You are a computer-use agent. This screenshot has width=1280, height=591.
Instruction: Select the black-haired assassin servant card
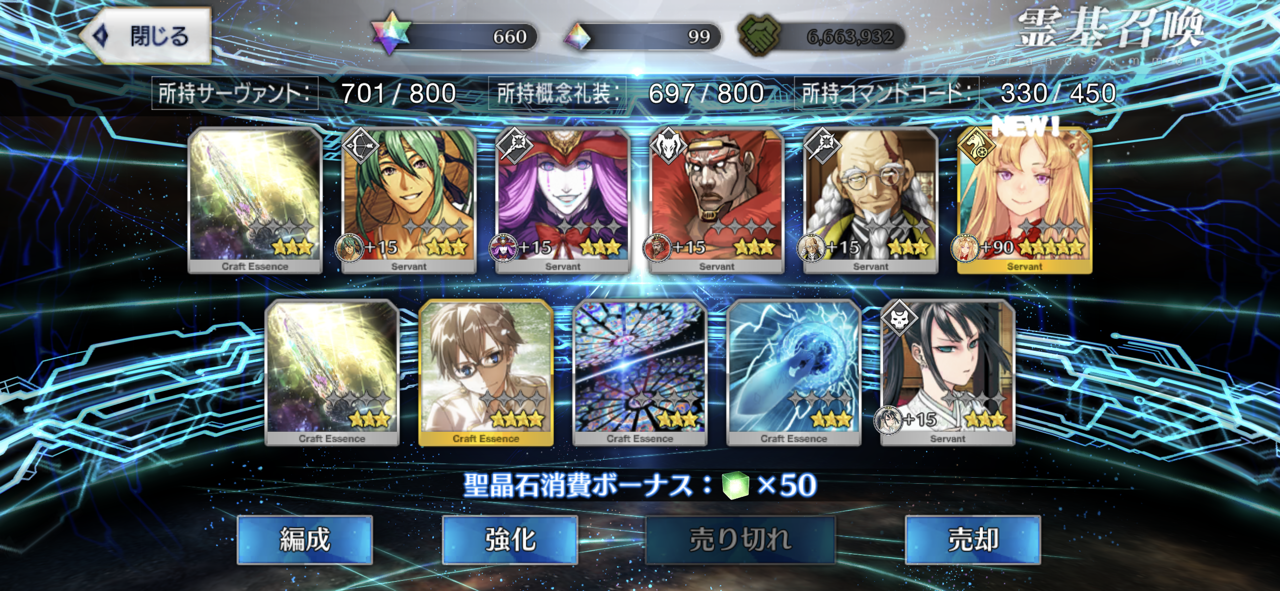click(x=948, y=372)
